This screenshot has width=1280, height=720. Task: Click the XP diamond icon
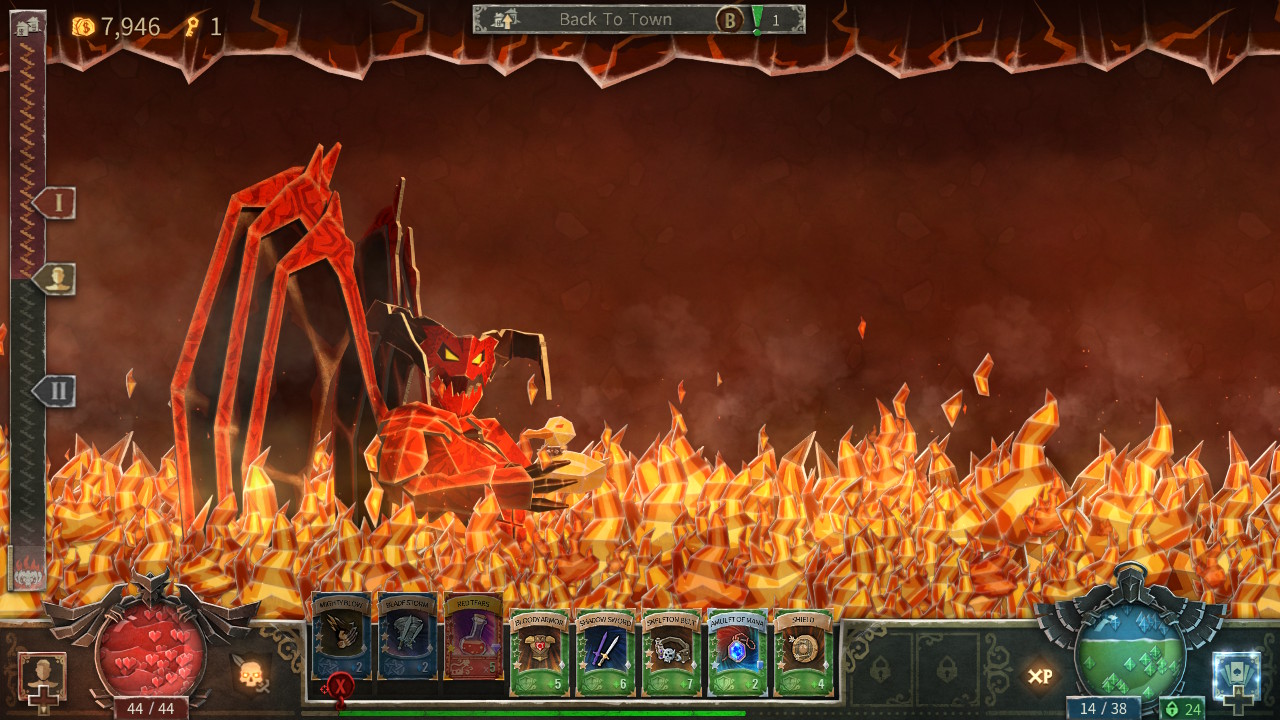pos(1040,677)
